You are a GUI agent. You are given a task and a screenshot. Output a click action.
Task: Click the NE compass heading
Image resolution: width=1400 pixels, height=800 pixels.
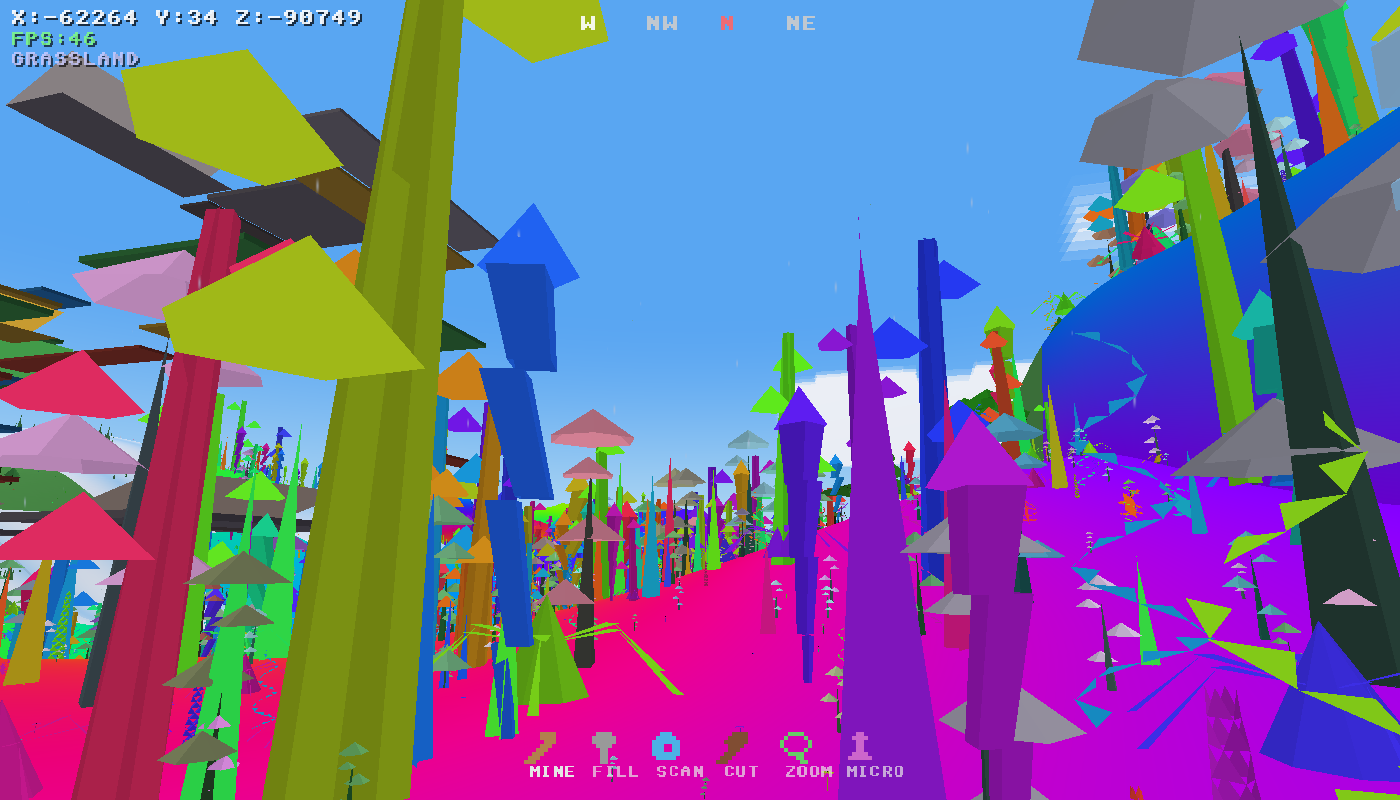799,23
